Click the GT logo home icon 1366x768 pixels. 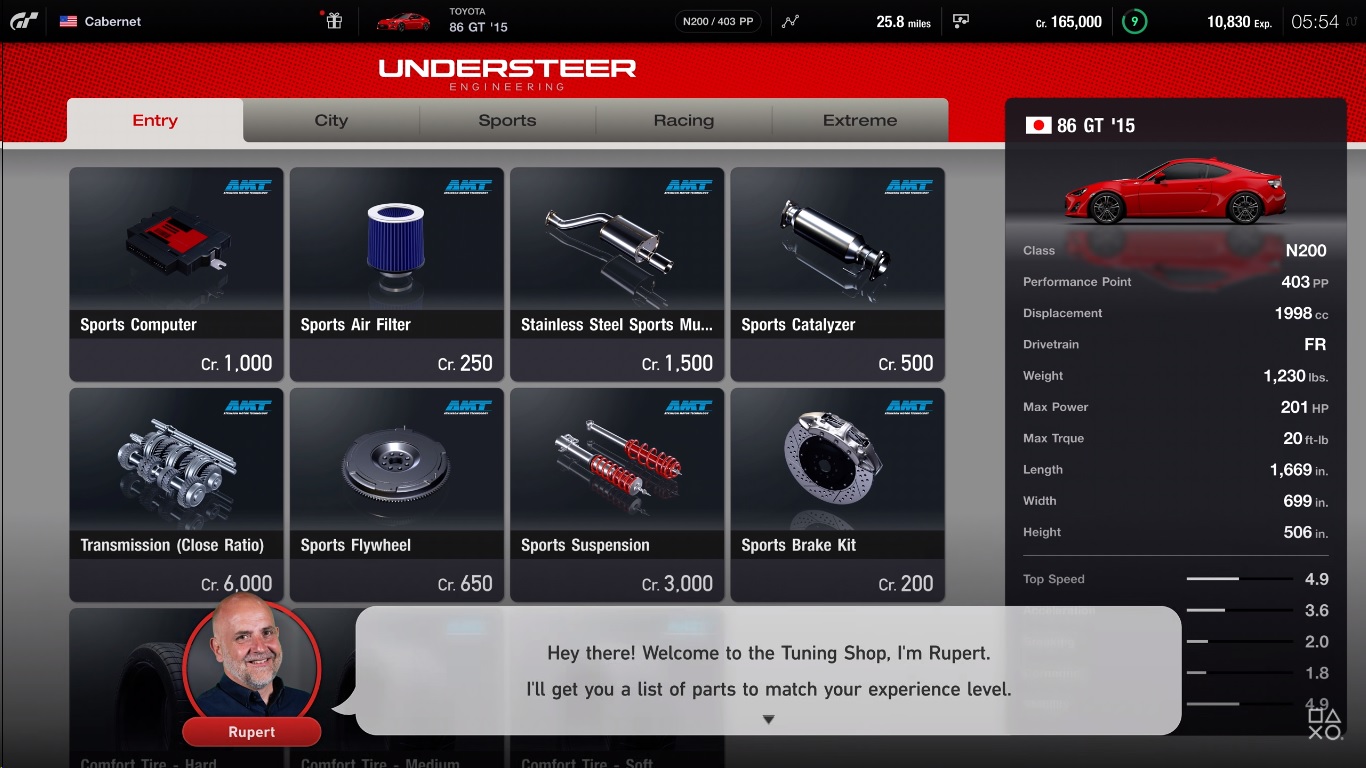click(x=24, y=21)
